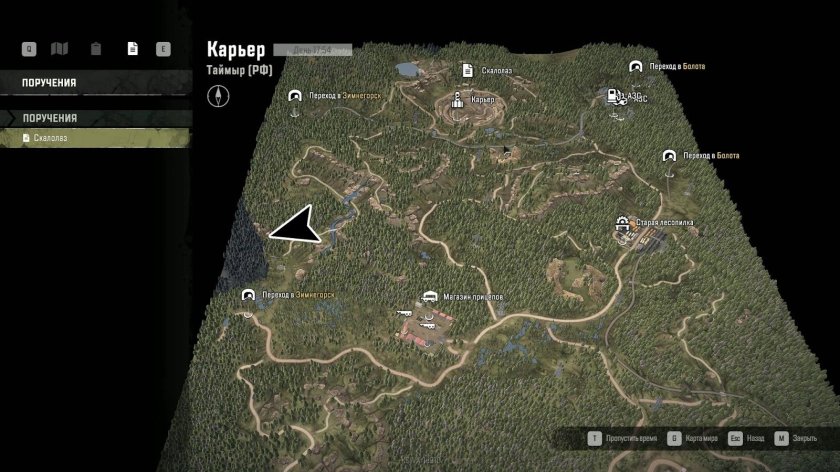This screenshot has height=472, width=840.
Task: Select the document tasks tab icon
Action: [x=131, y=48]
